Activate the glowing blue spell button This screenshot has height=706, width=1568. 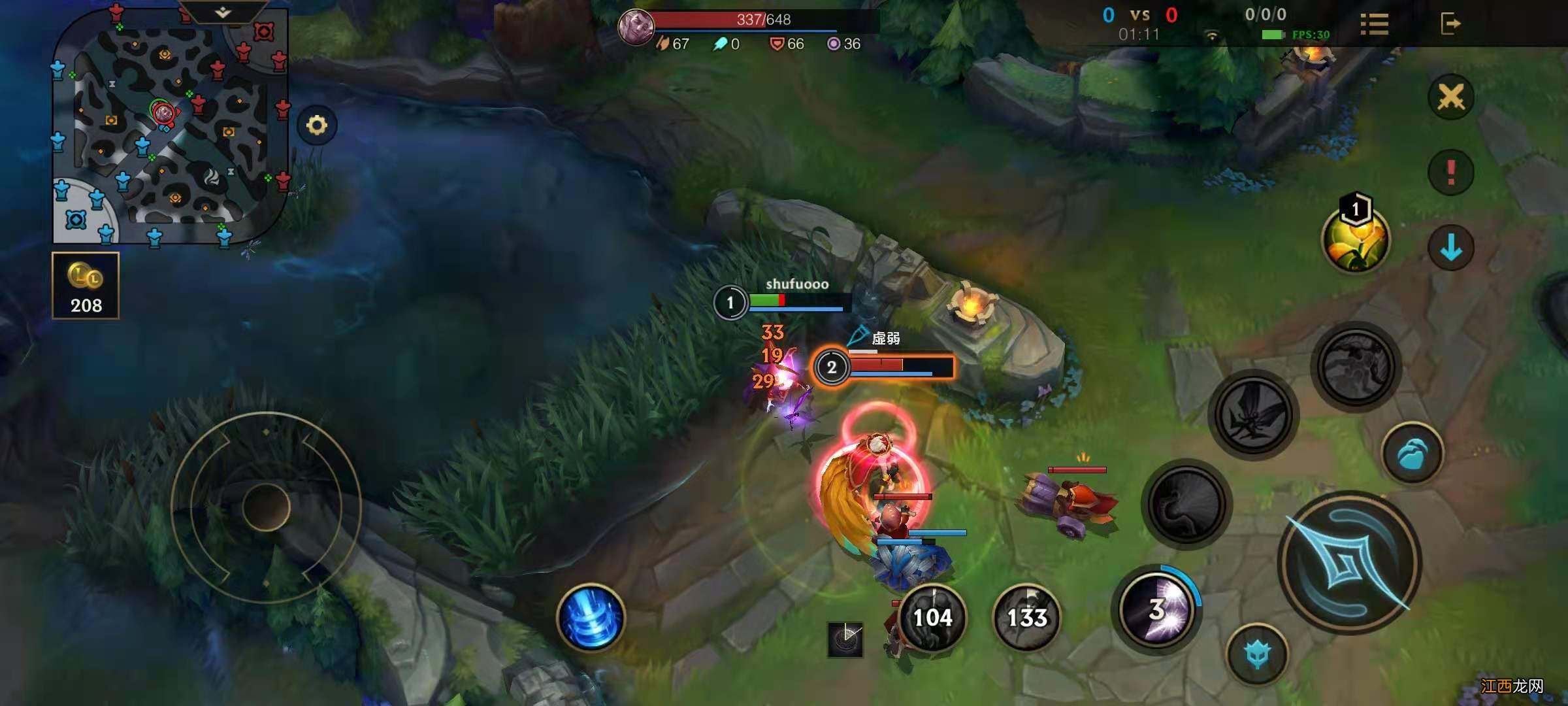pyautogui.click(x=591, y=617)
